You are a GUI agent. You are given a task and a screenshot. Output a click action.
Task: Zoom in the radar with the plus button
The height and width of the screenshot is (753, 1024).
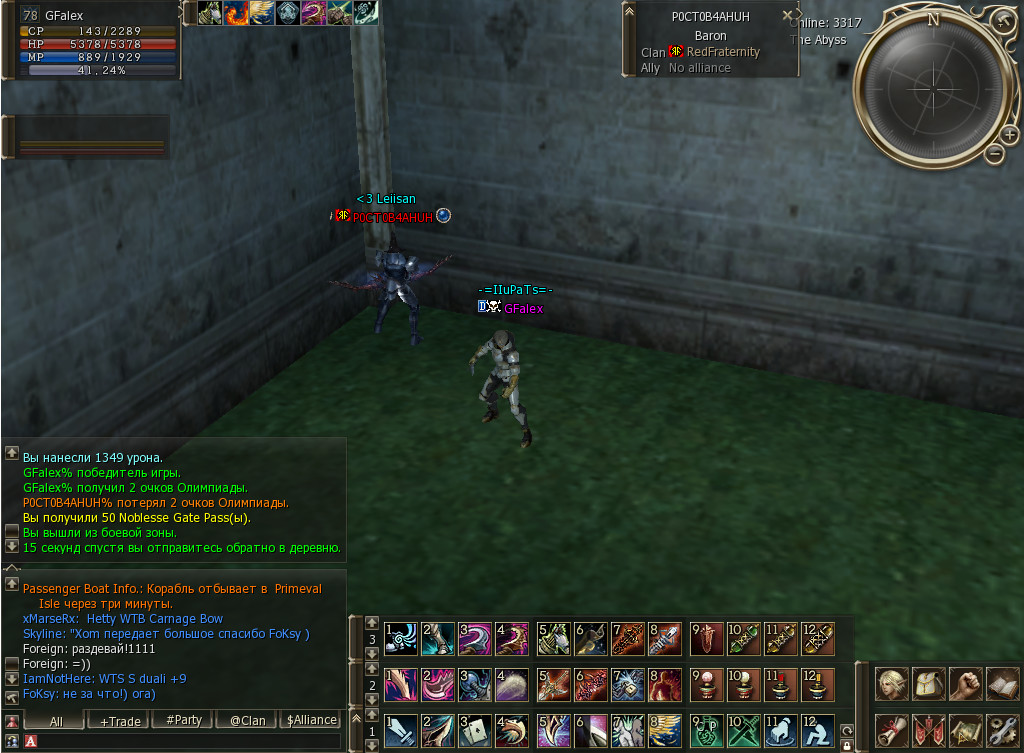click(x=1010, y=134)
